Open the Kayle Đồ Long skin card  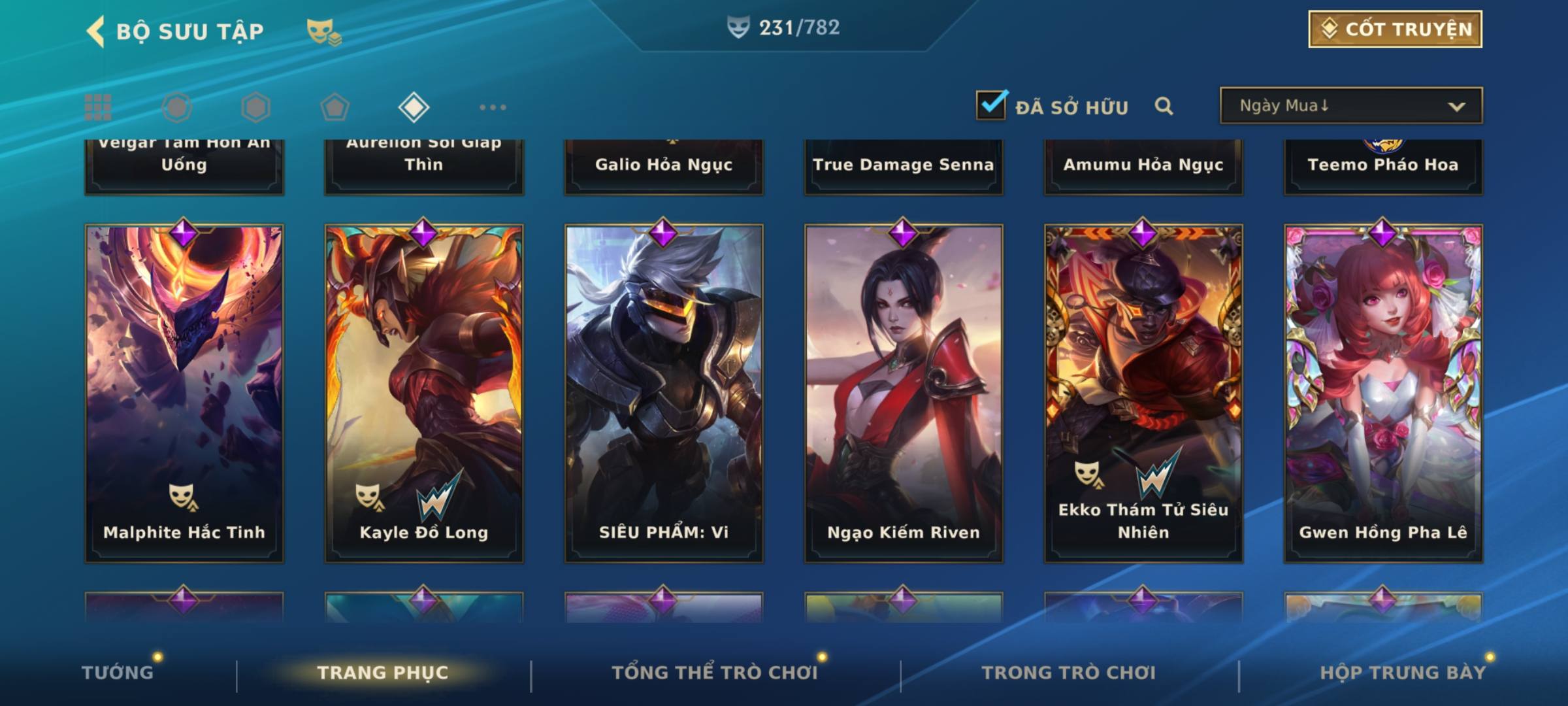(424, 392)
